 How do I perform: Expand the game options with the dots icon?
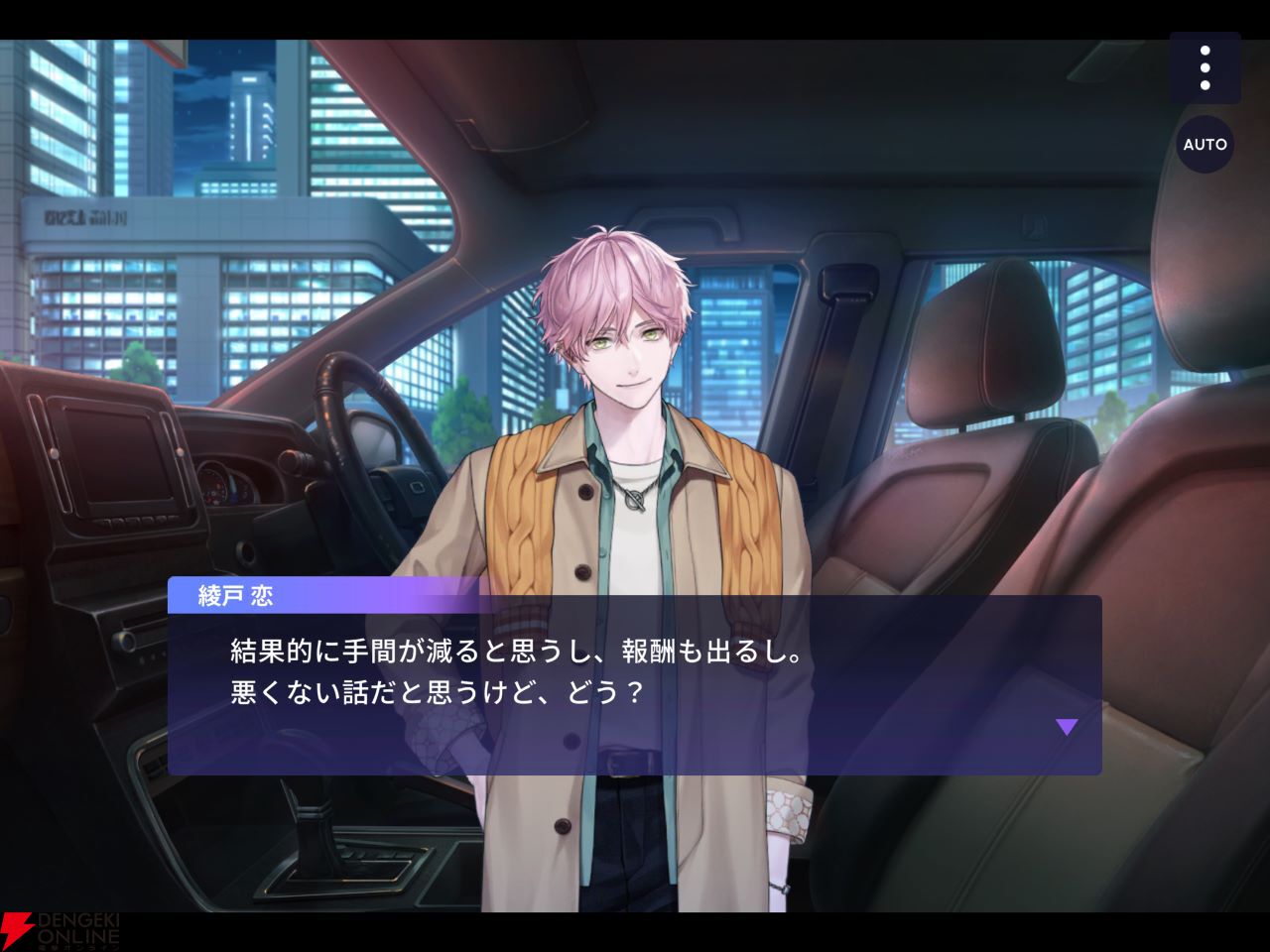click(x=1206, y=67)
